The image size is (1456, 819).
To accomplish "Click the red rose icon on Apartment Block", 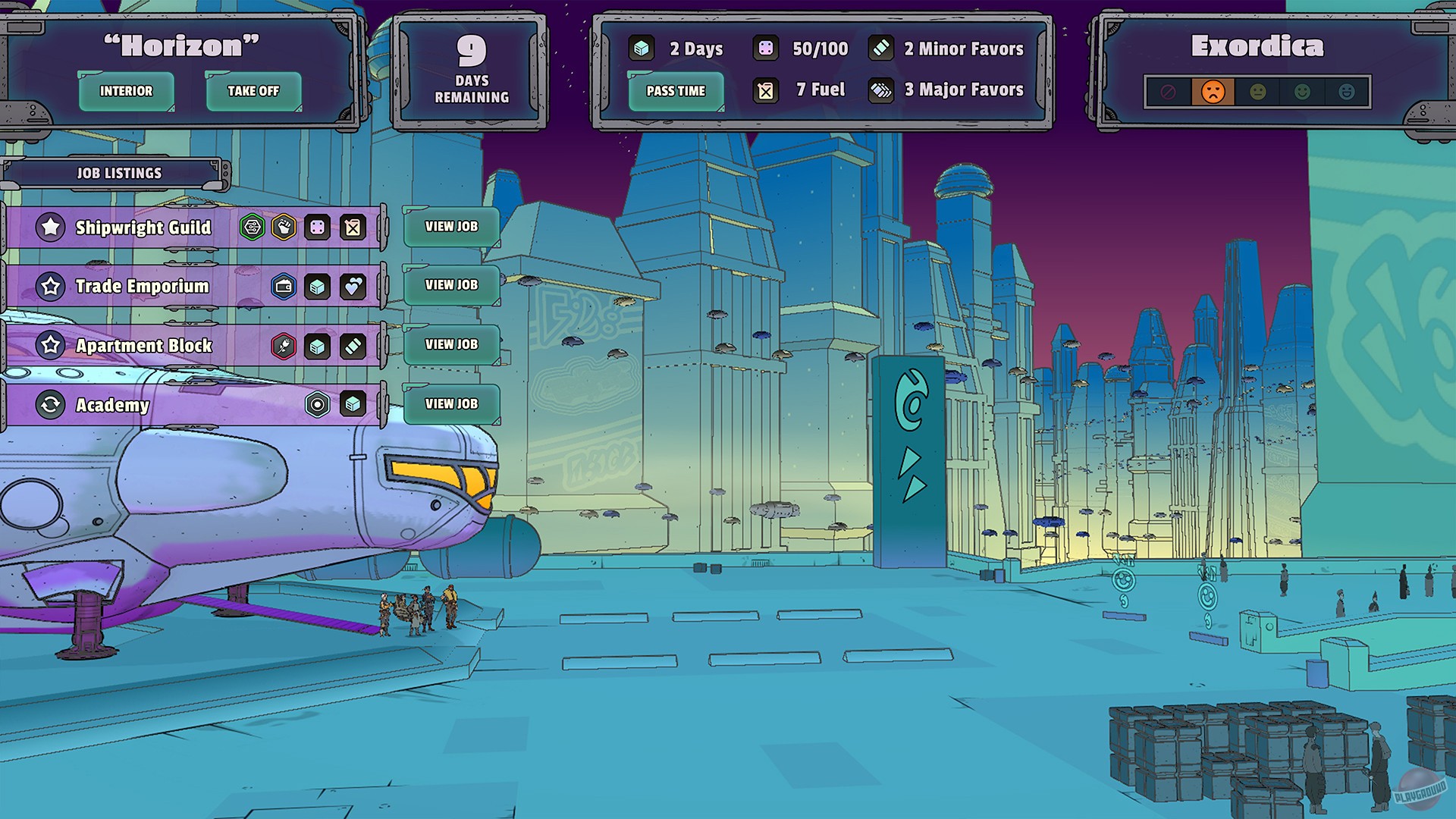I will (x=283, y=345).
